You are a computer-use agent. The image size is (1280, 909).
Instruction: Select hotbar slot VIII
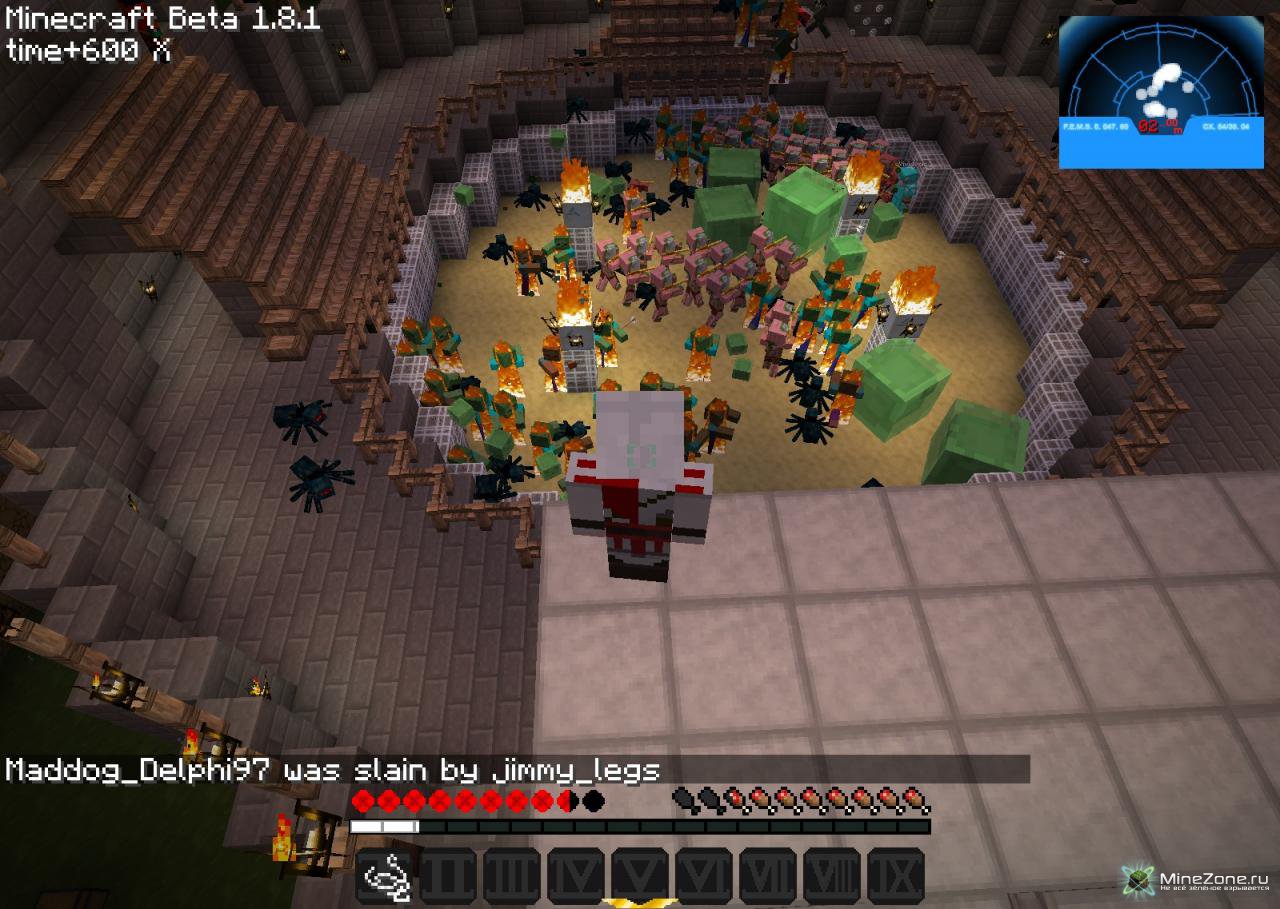(832, 875)
